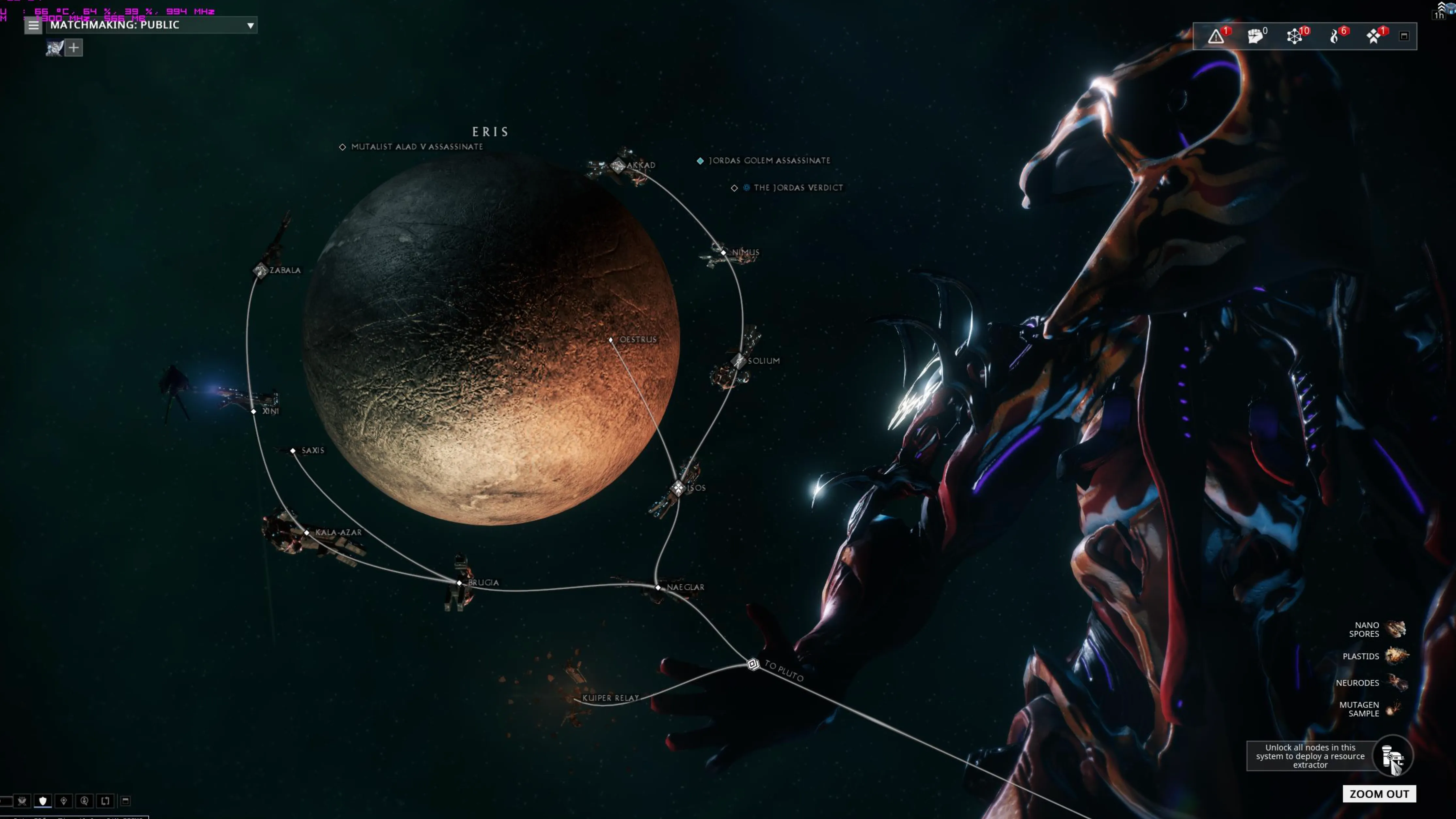1456x819 pixels.
Task: Open the Matchmaking: Public dropdown
Action: click(150, 25)
